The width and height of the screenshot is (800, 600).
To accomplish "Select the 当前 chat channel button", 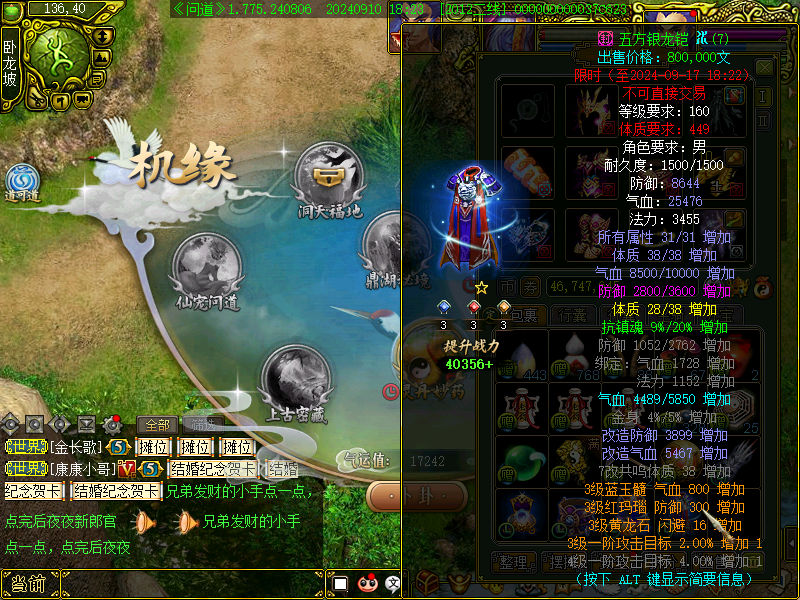I will 28,584.
